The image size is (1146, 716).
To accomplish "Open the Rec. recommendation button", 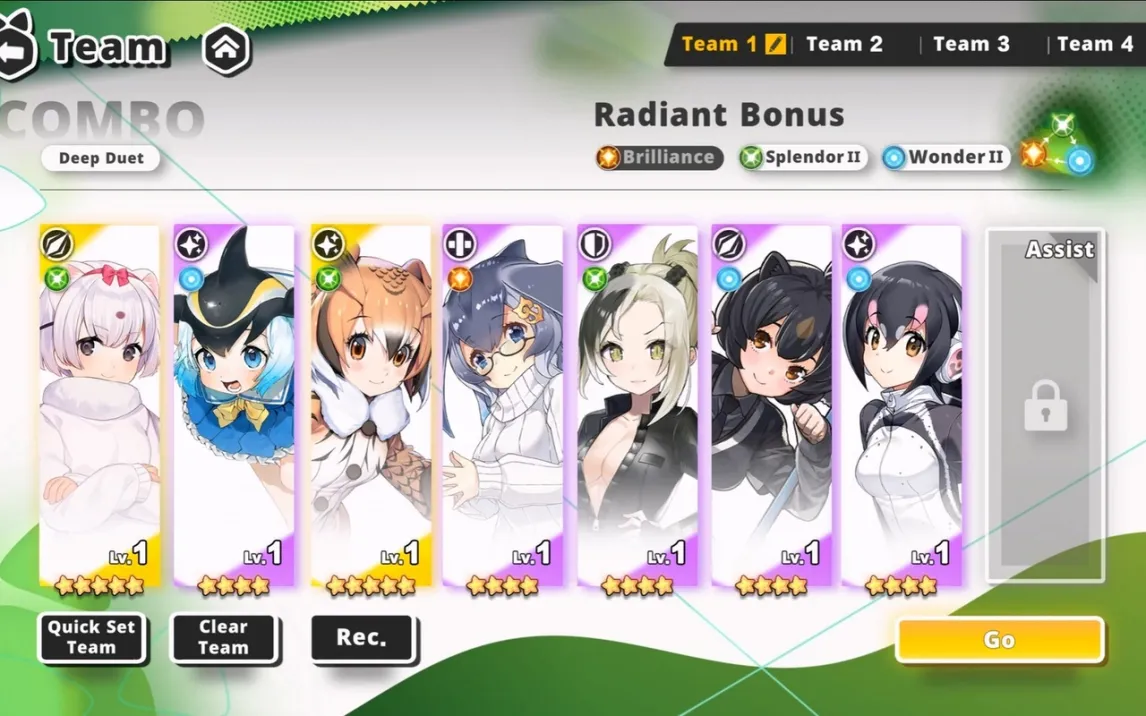I will coord(362,637).
